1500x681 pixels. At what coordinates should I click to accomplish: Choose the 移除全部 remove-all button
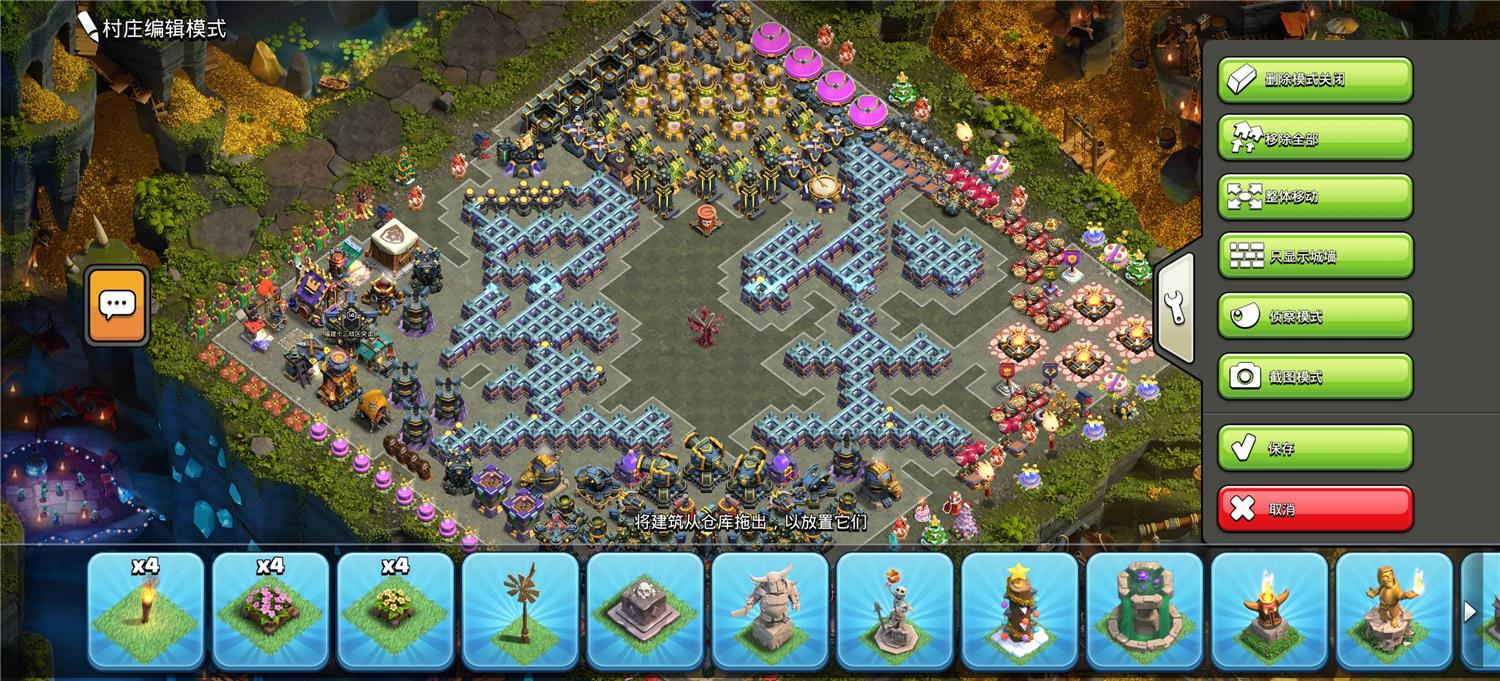(1314, 138)
